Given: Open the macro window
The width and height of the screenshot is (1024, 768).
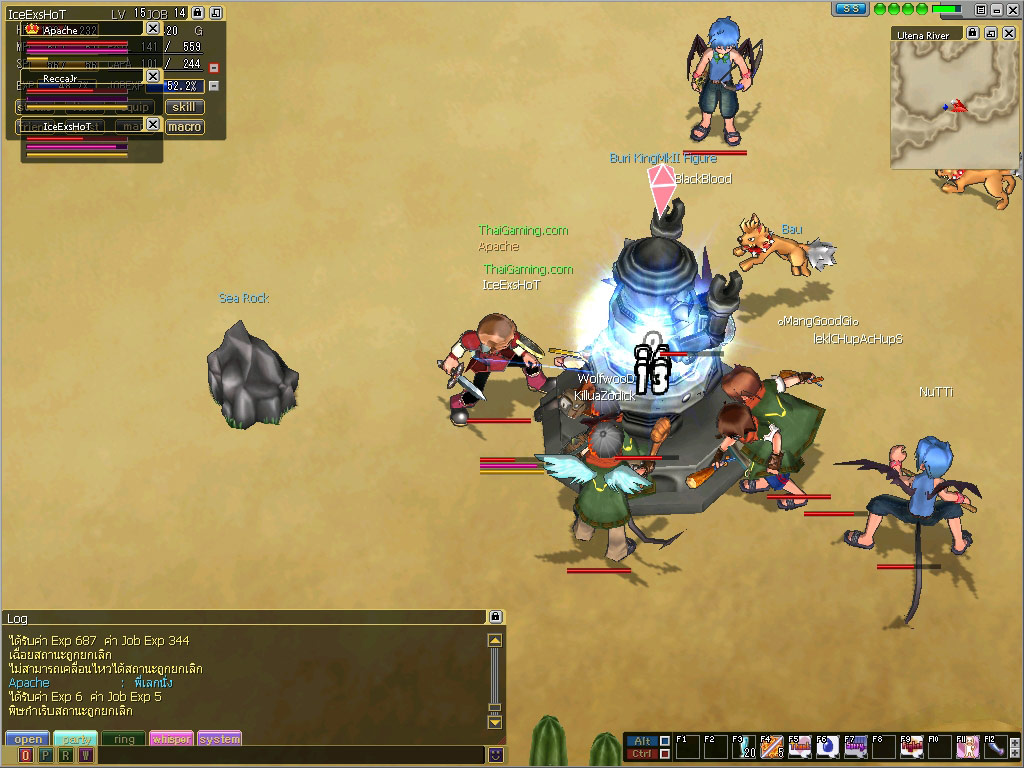Looking at the screenshot, I should (x=184, y=127).
